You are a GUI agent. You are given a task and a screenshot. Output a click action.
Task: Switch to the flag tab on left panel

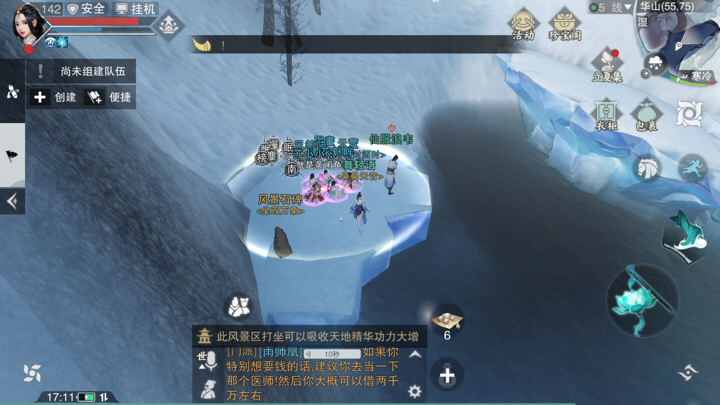[x=12, y=155]
